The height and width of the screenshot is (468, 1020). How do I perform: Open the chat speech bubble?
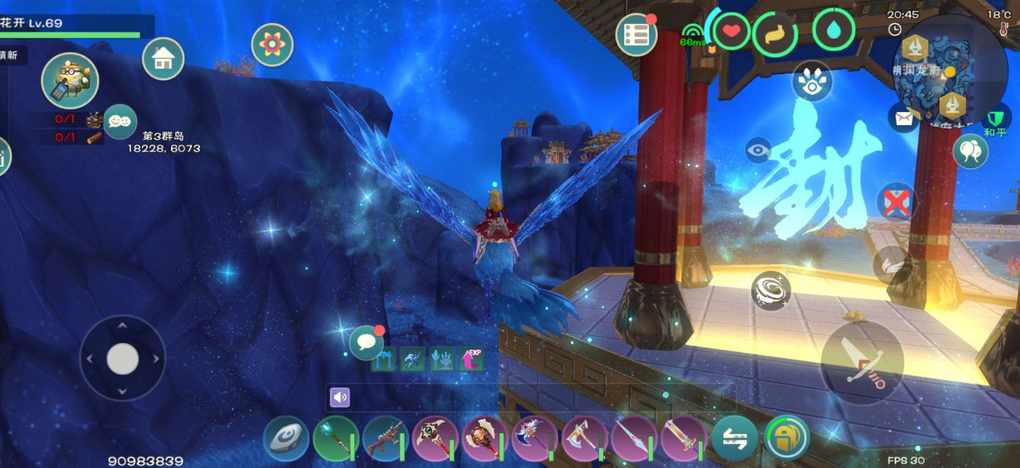(367, 342)
